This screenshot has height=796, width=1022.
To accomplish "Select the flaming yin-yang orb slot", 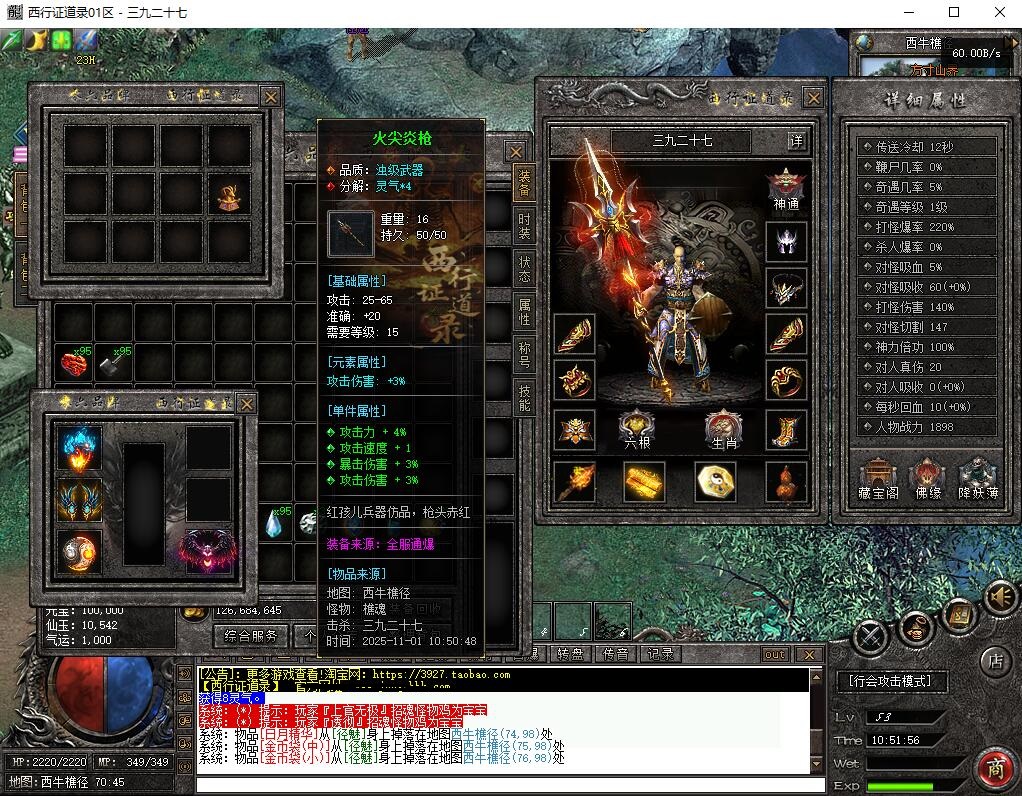I will tap(79, 551).
